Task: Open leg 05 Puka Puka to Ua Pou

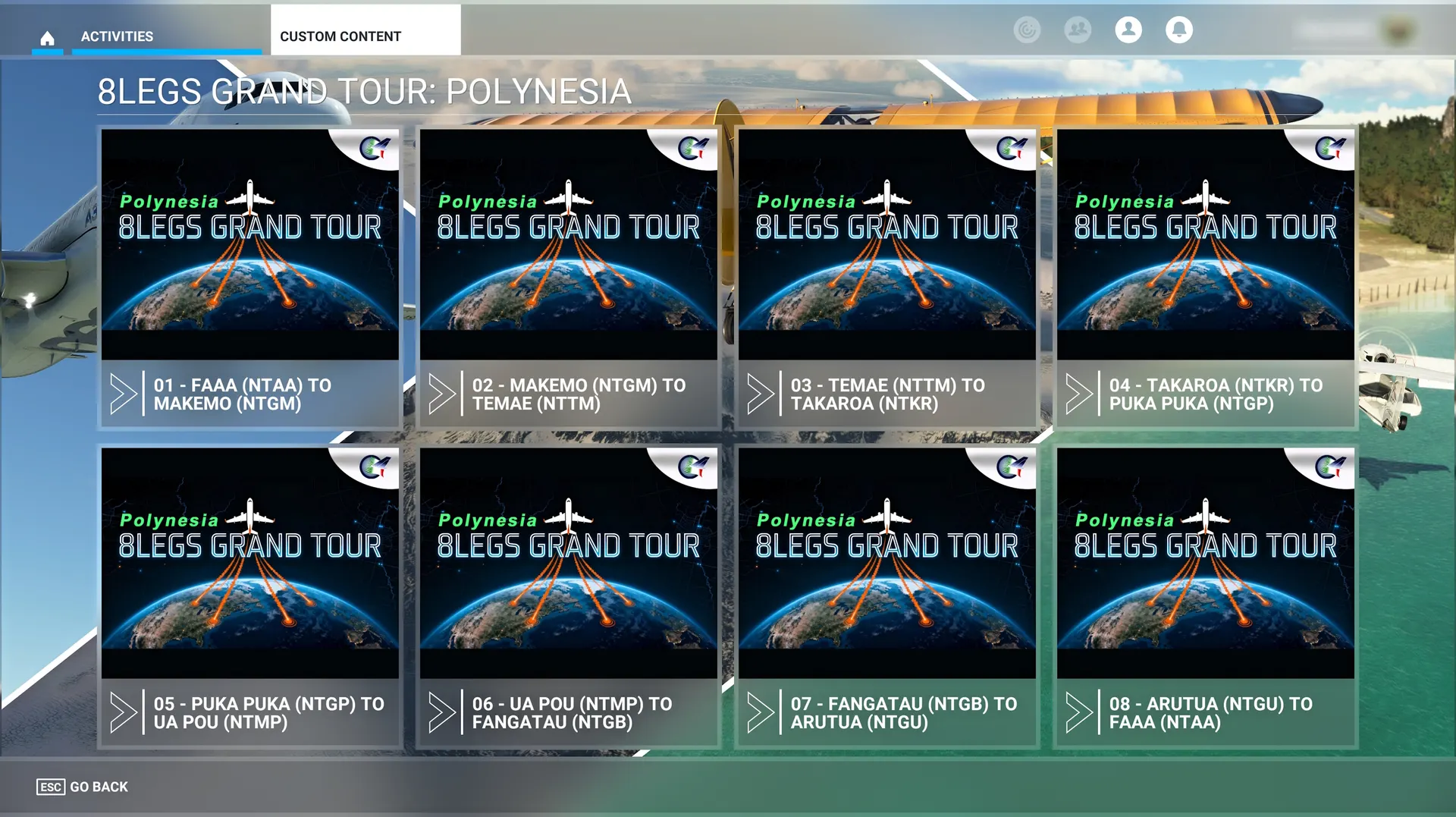Action: (x=250, y=596)
